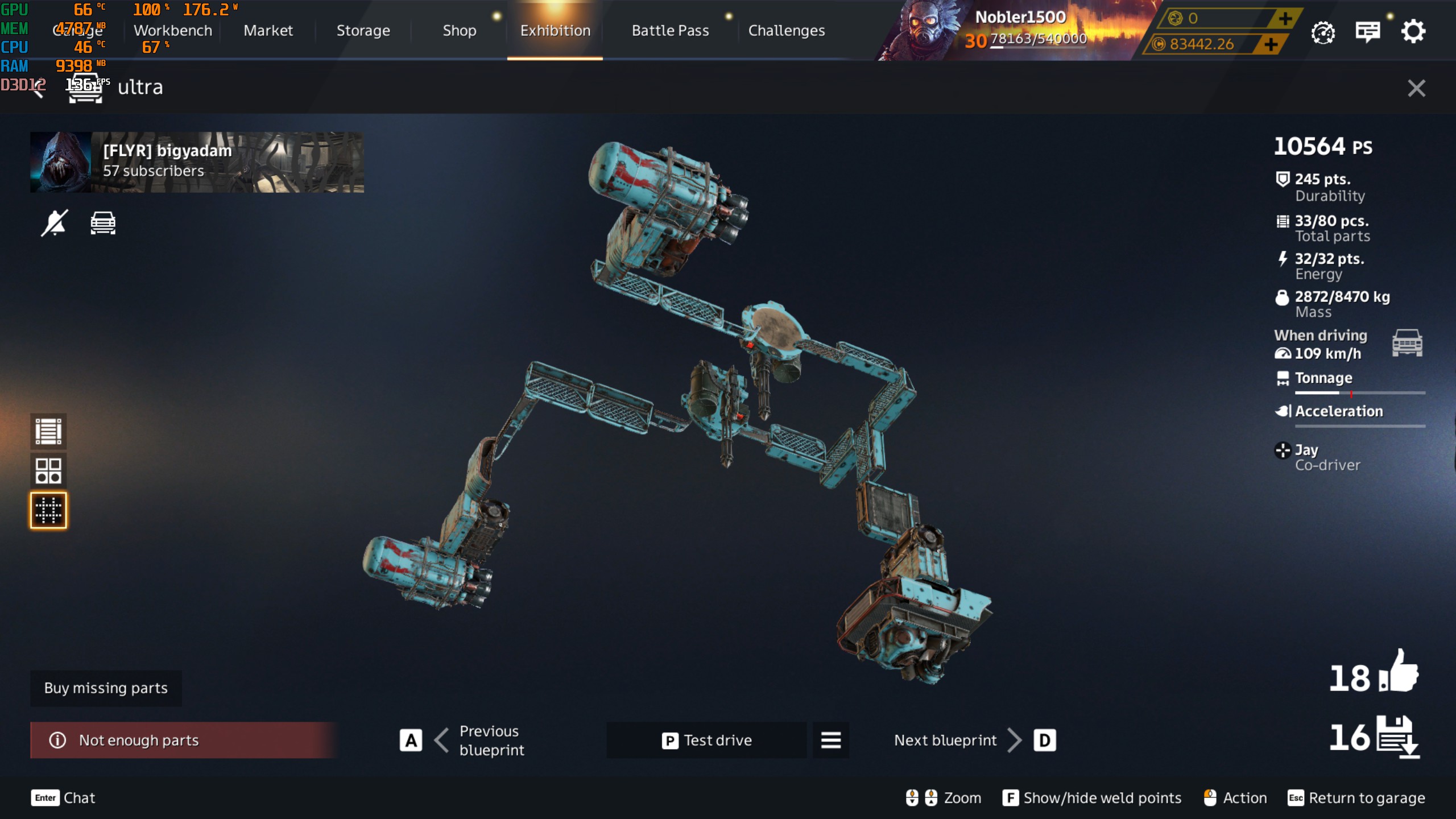Open the Storage tab

[x=363, y=31]
